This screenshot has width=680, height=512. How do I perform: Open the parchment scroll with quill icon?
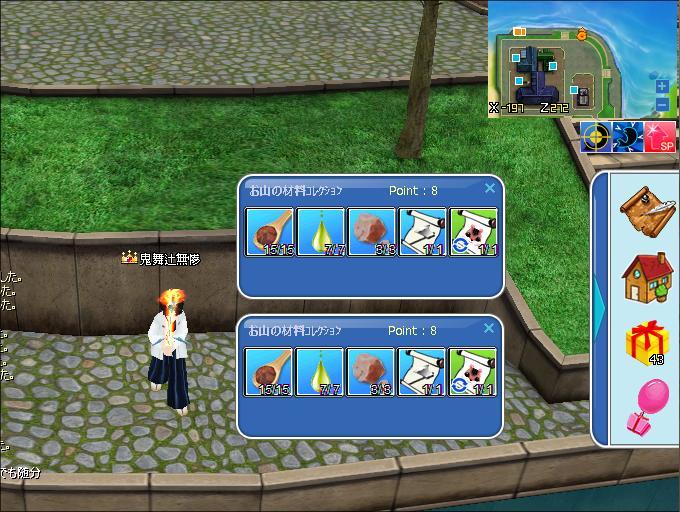point(645,208)
